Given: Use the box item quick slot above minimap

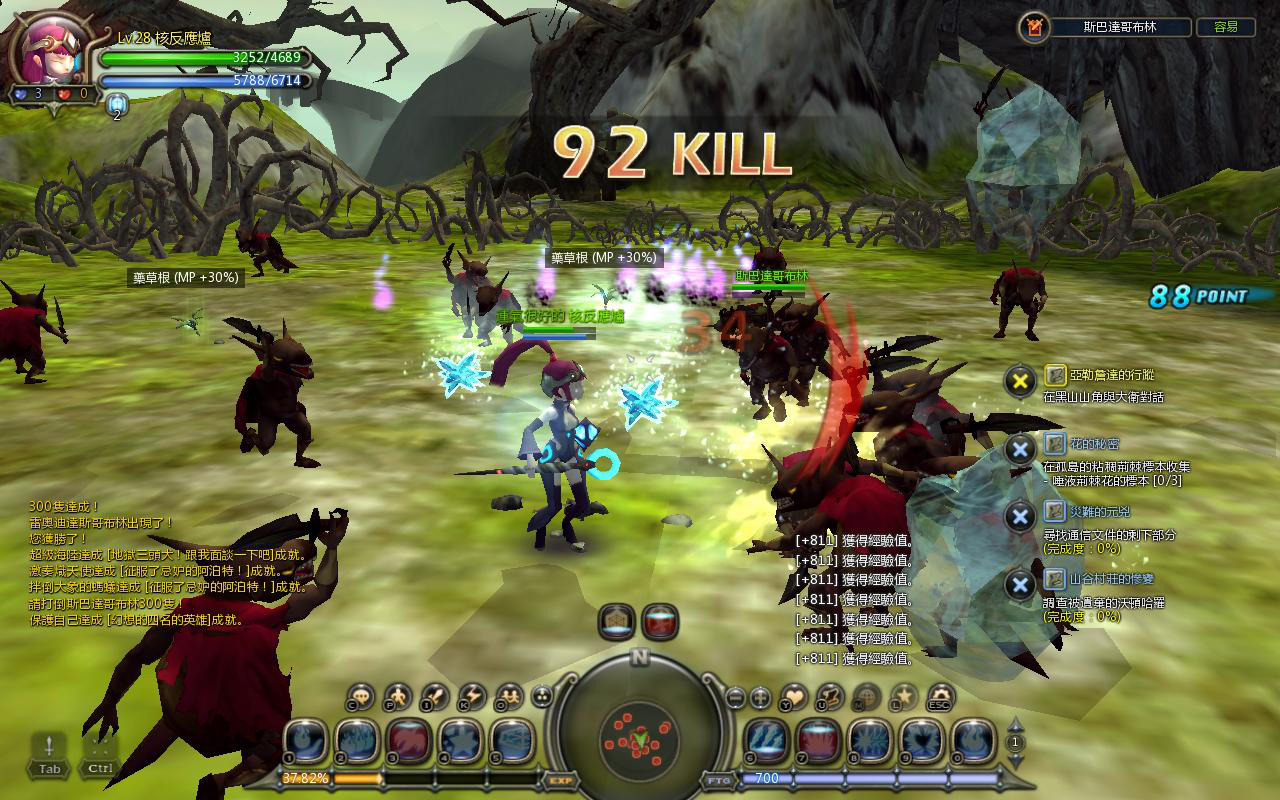Looking at the screenshot, I should tap(618, 623).
